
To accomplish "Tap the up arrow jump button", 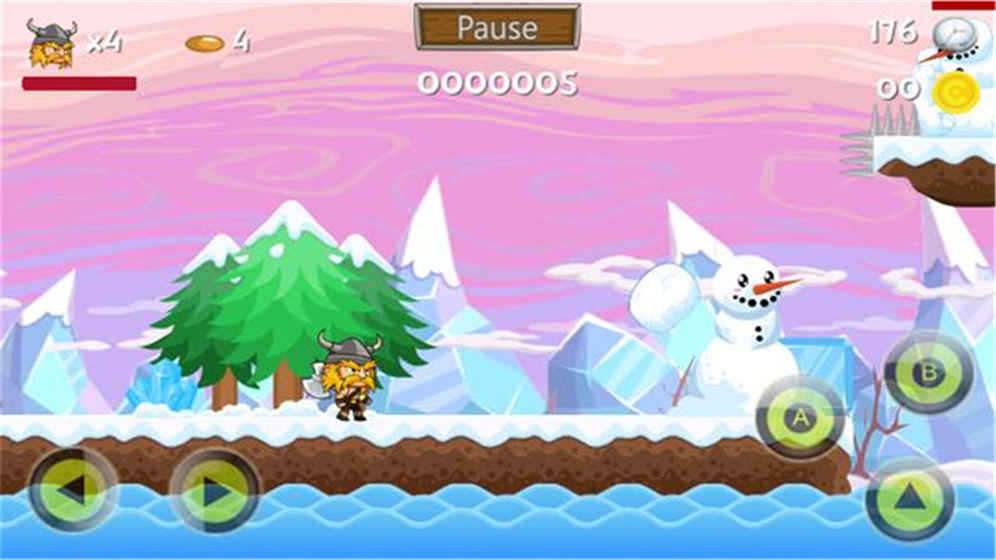I will point(909,497).
